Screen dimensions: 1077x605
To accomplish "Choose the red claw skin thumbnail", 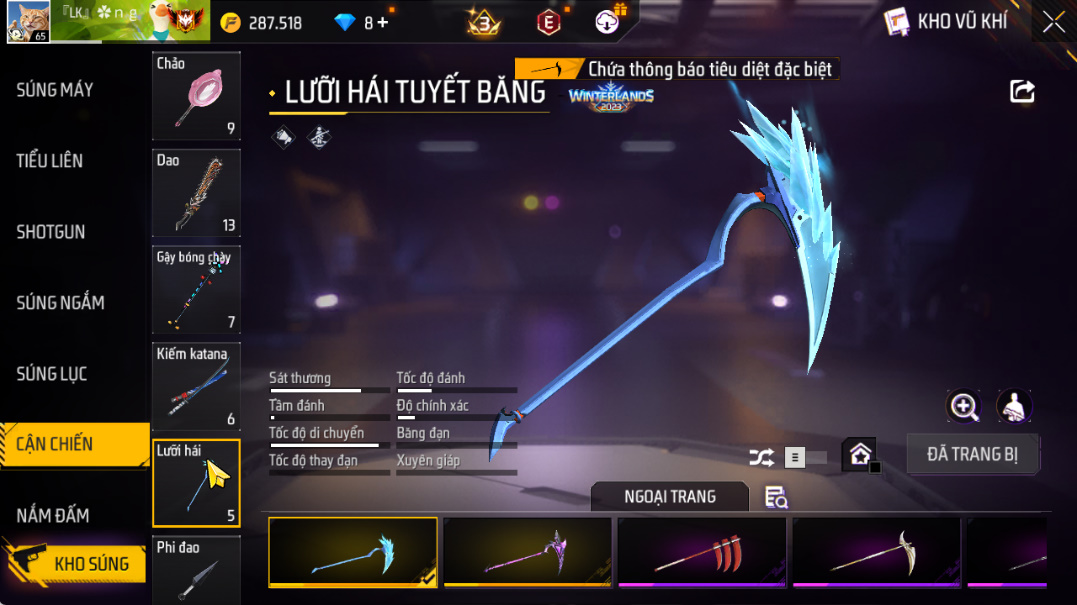I will coord(702,552).
